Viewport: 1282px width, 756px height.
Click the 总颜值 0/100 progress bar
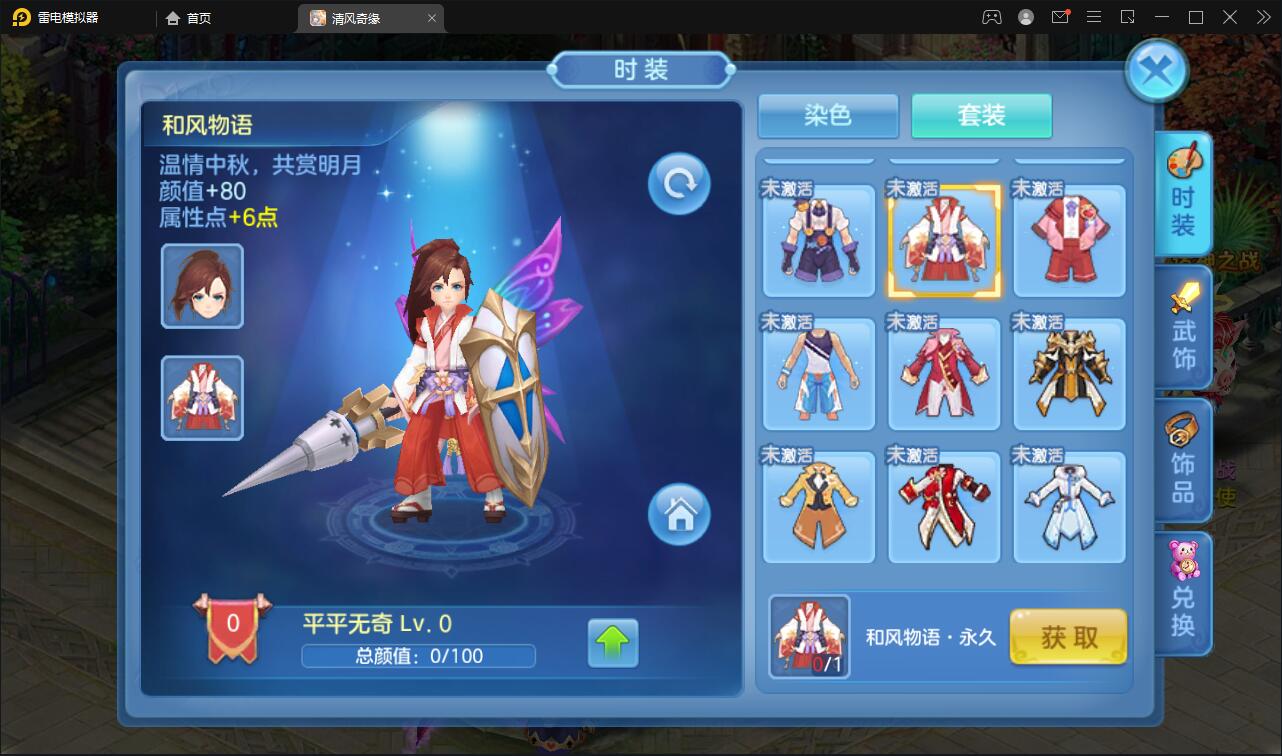point(417,657)
